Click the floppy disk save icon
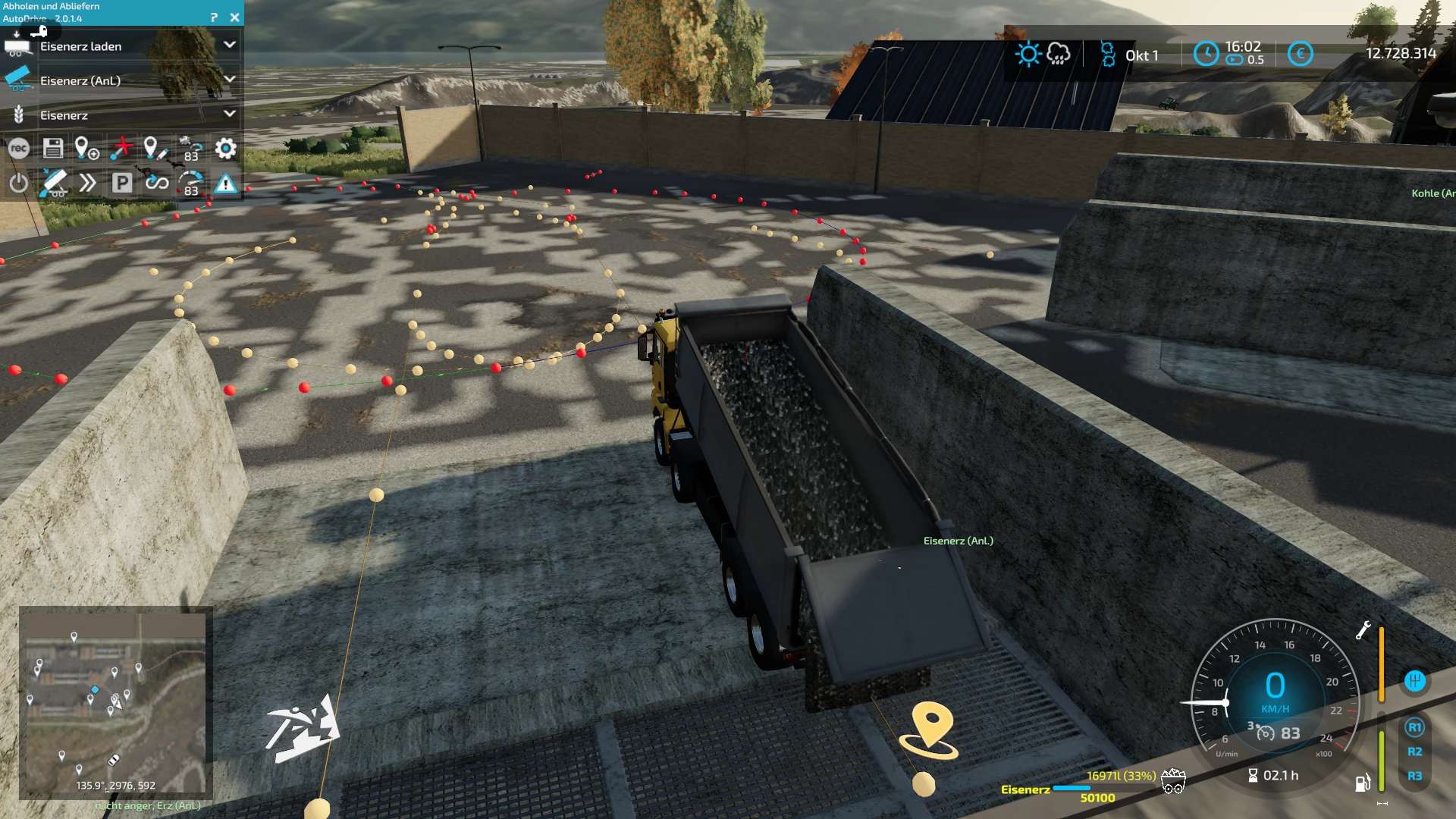Screen dimensions: 1456x819 [53, 149]
